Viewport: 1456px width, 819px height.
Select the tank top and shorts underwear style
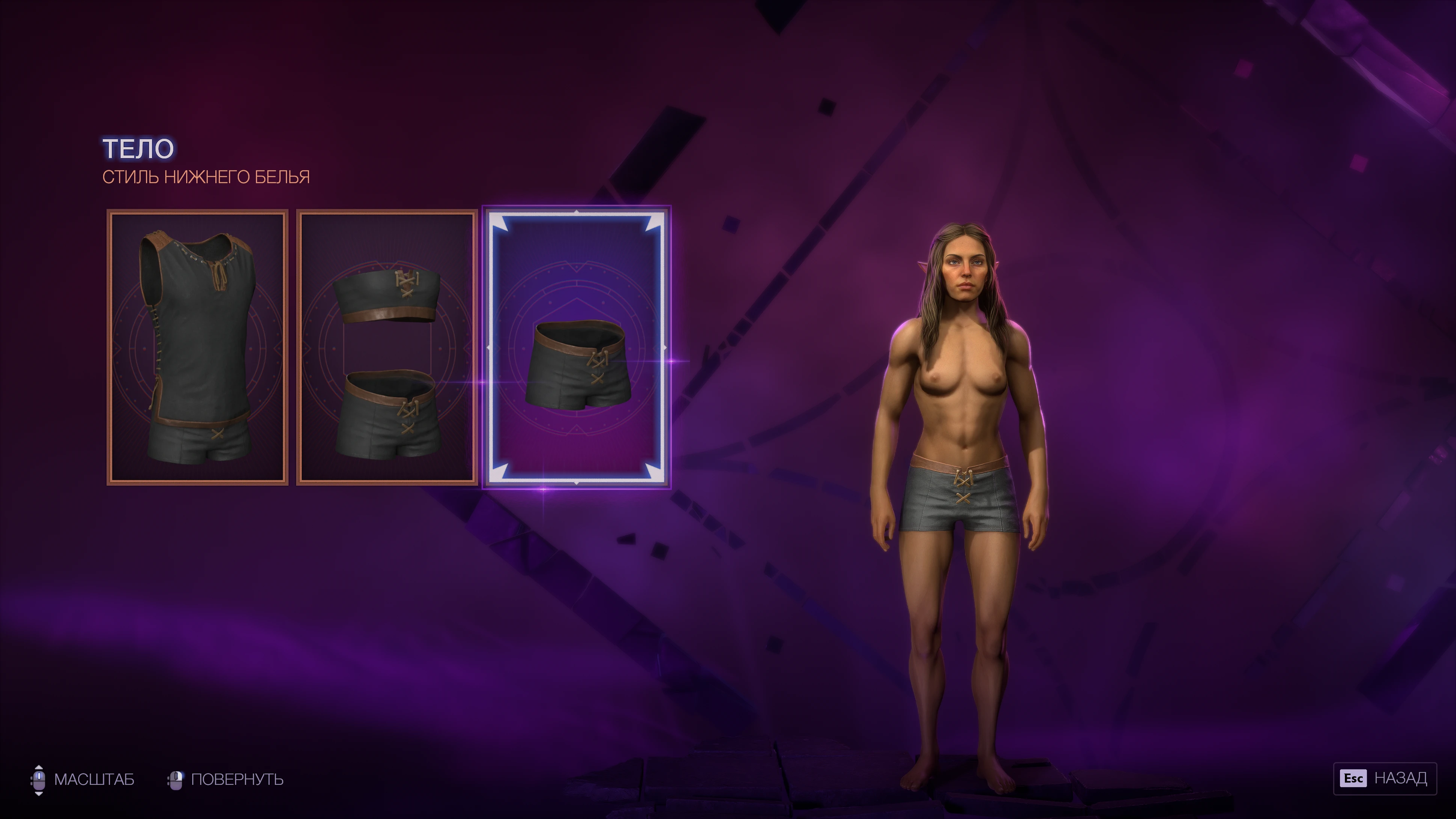pyautogui.click(x=197, y=347)
